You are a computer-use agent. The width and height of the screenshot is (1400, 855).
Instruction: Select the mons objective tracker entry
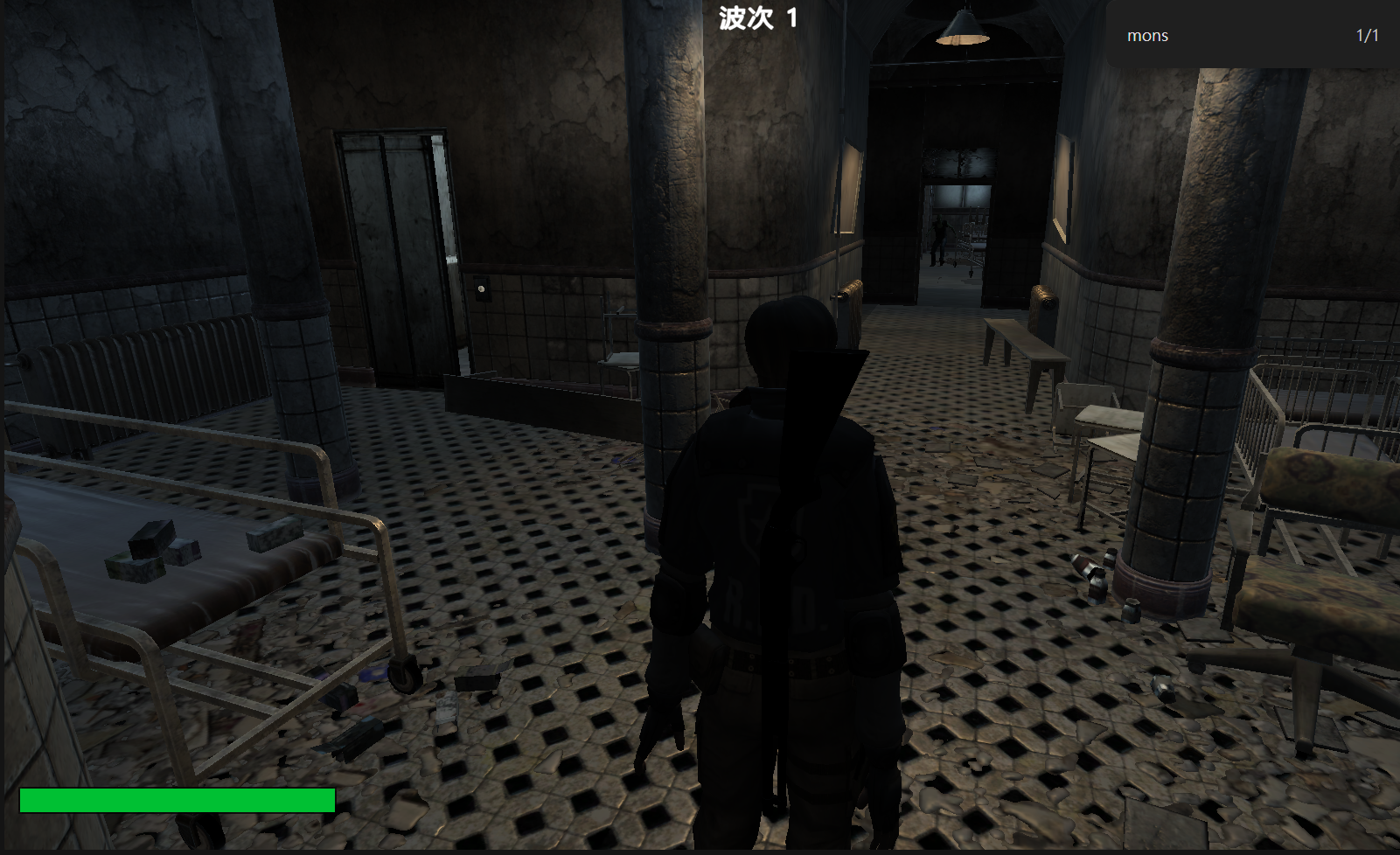pyautogui.click(x=1250, y=36)
